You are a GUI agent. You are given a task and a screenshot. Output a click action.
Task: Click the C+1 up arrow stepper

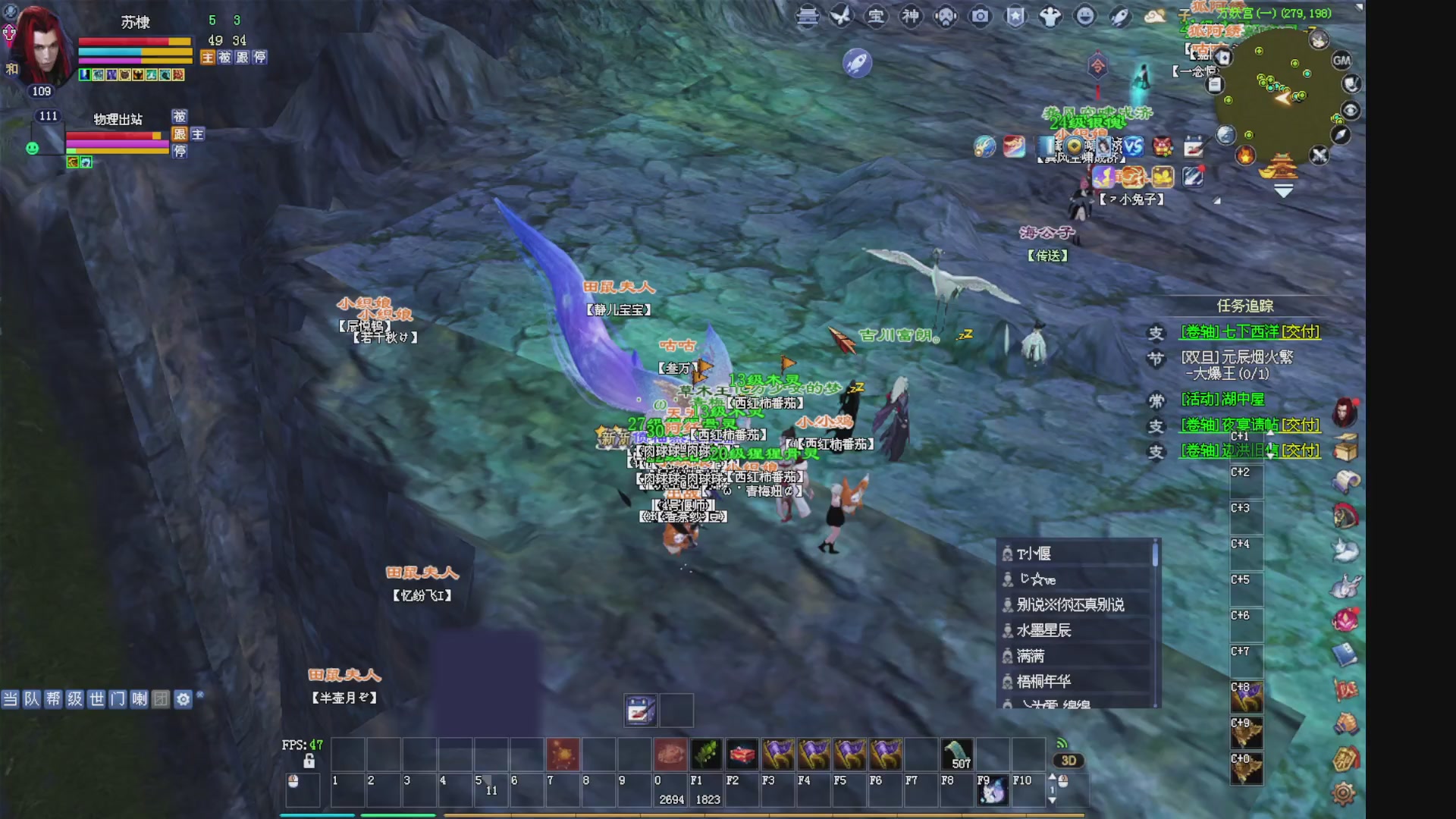[x=1270, y=434]
